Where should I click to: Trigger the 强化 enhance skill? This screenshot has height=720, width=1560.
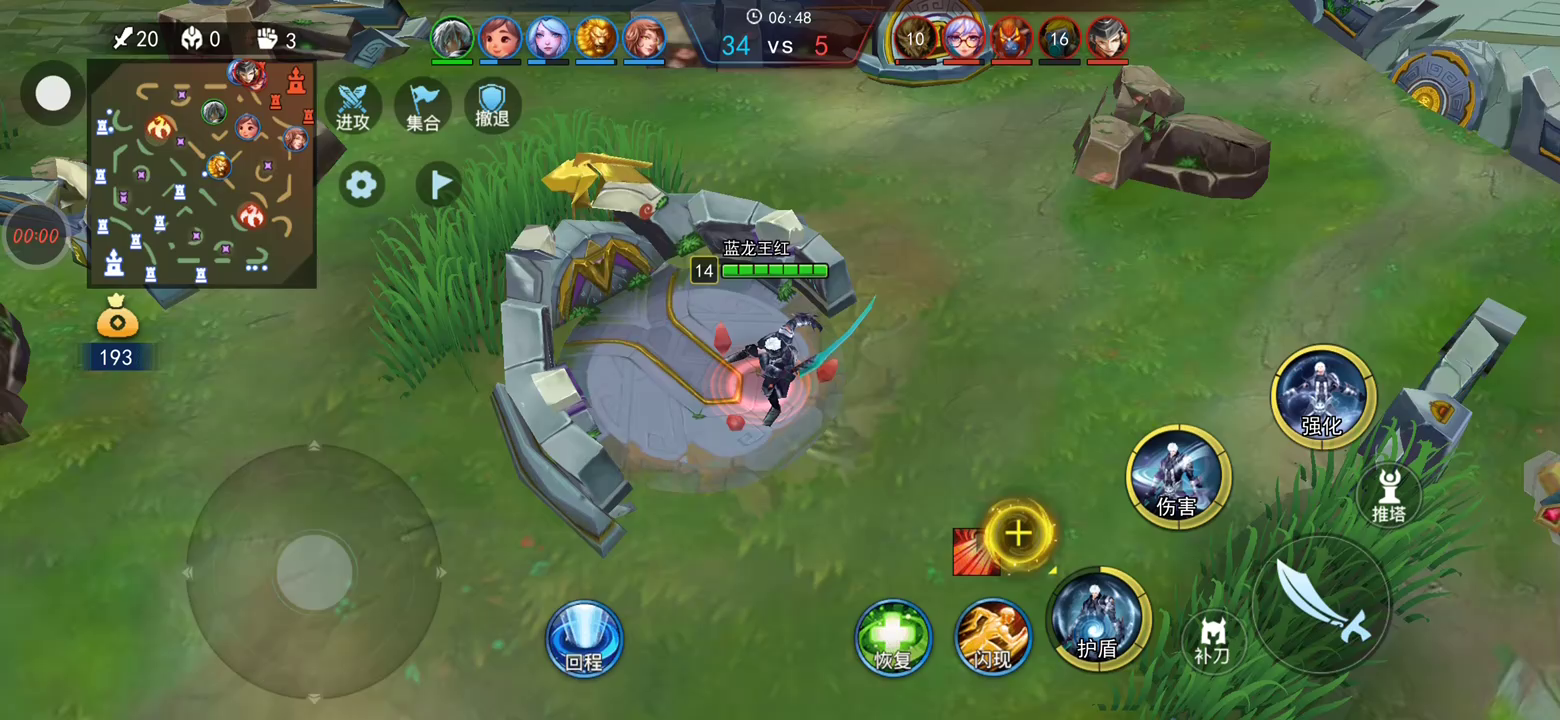(x=1323, y=396)
